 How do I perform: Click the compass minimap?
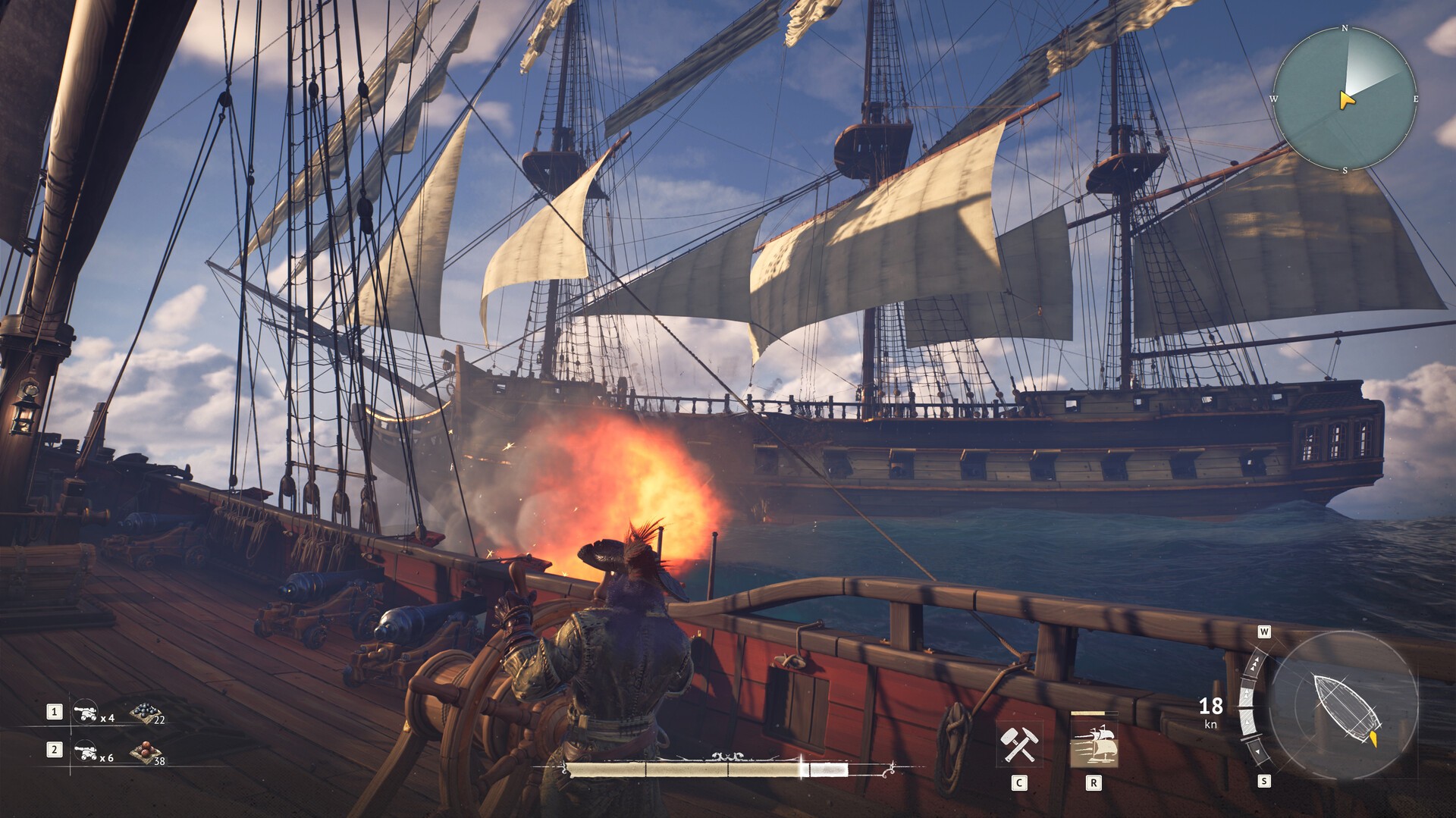coord(1344,99)
